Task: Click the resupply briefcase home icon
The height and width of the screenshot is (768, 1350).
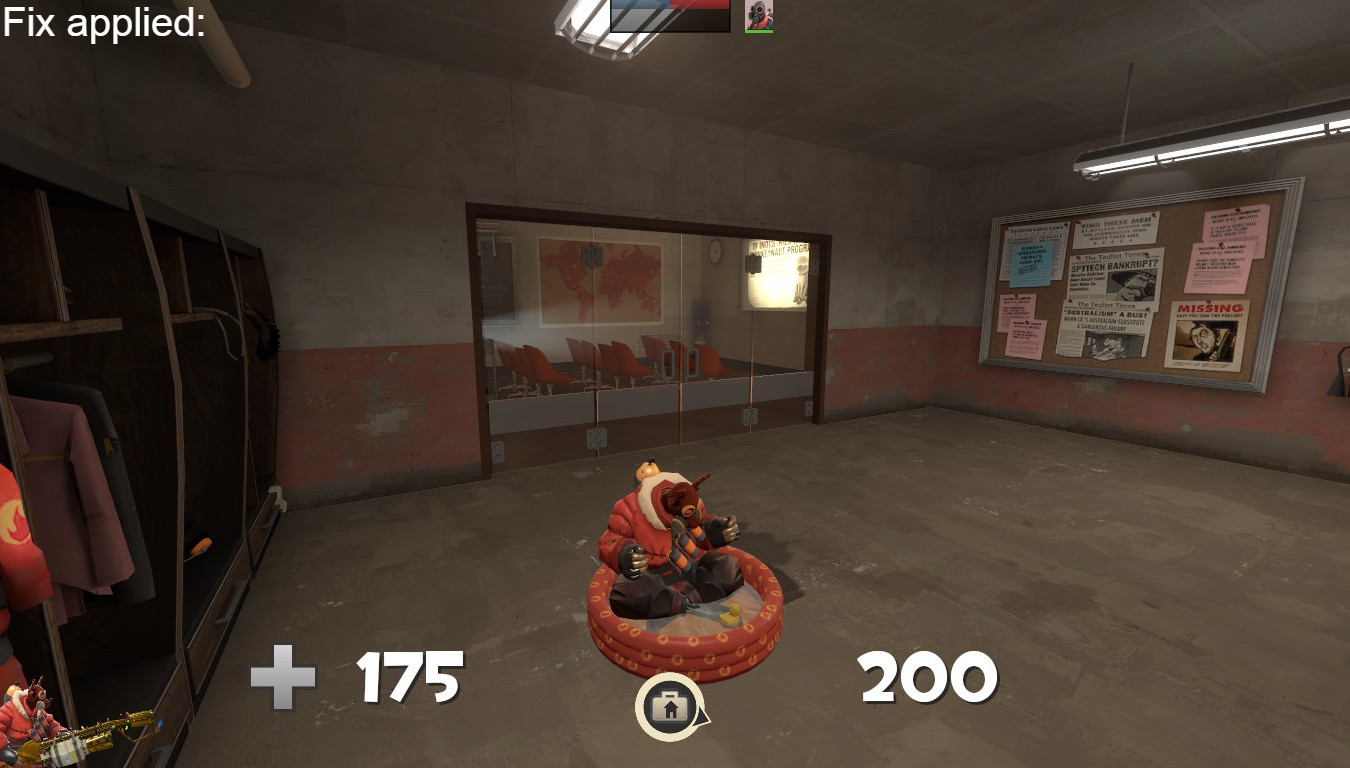Action: coord(671,706)
